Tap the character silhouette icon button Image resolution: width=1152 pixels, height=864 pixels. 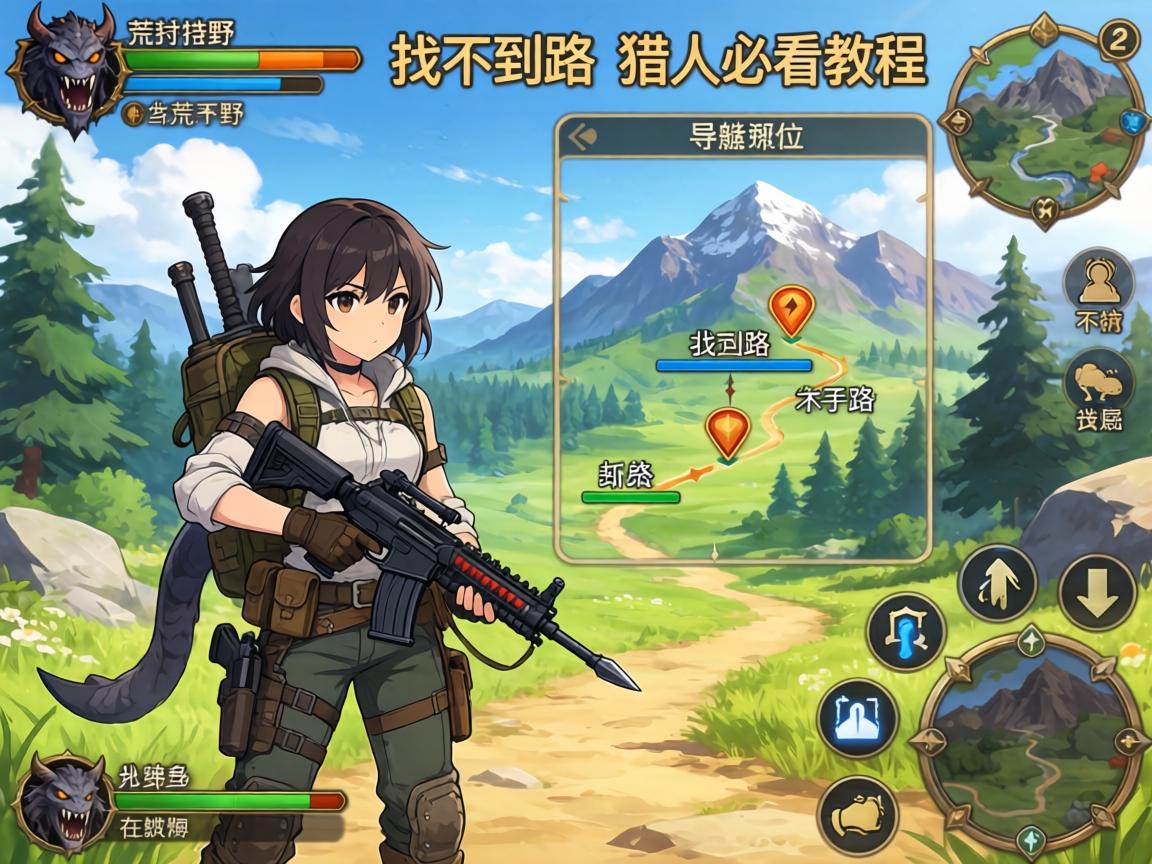pos(1098,280)
